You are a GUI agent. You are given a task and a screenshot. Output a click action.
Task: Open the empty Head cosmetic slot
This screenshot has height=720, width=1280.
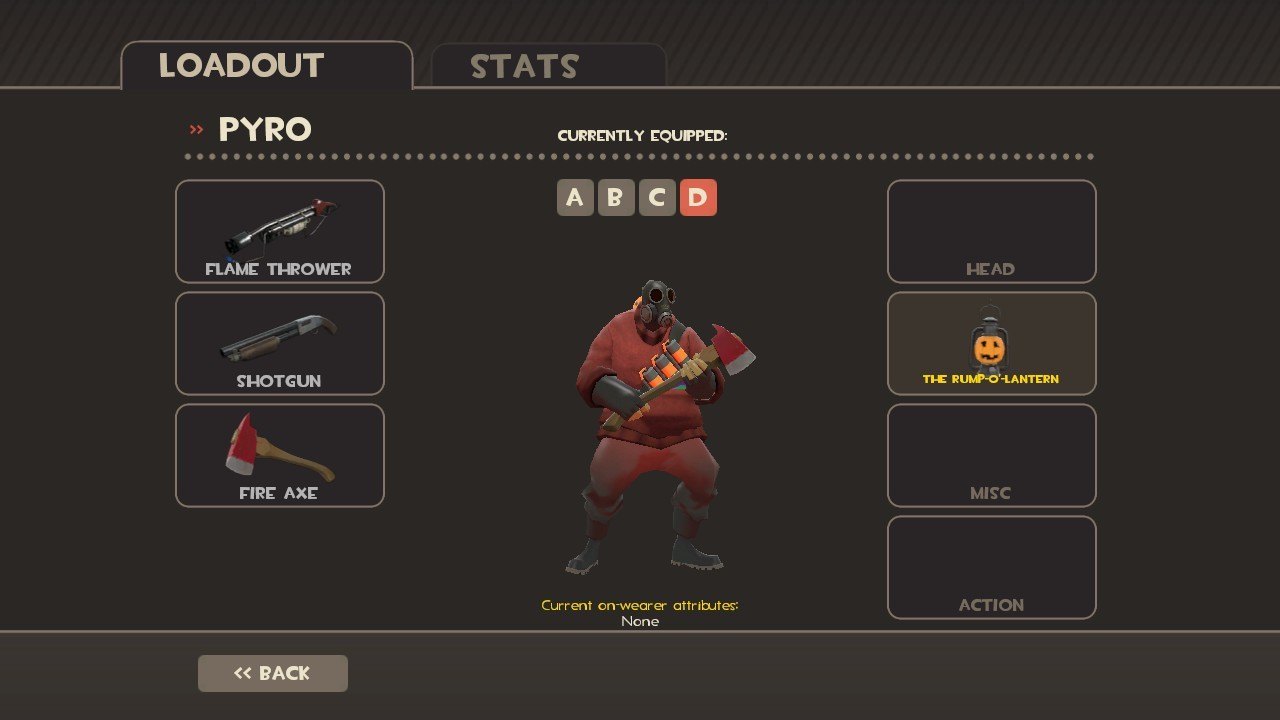pyautogui.click(x=991, y=232)
